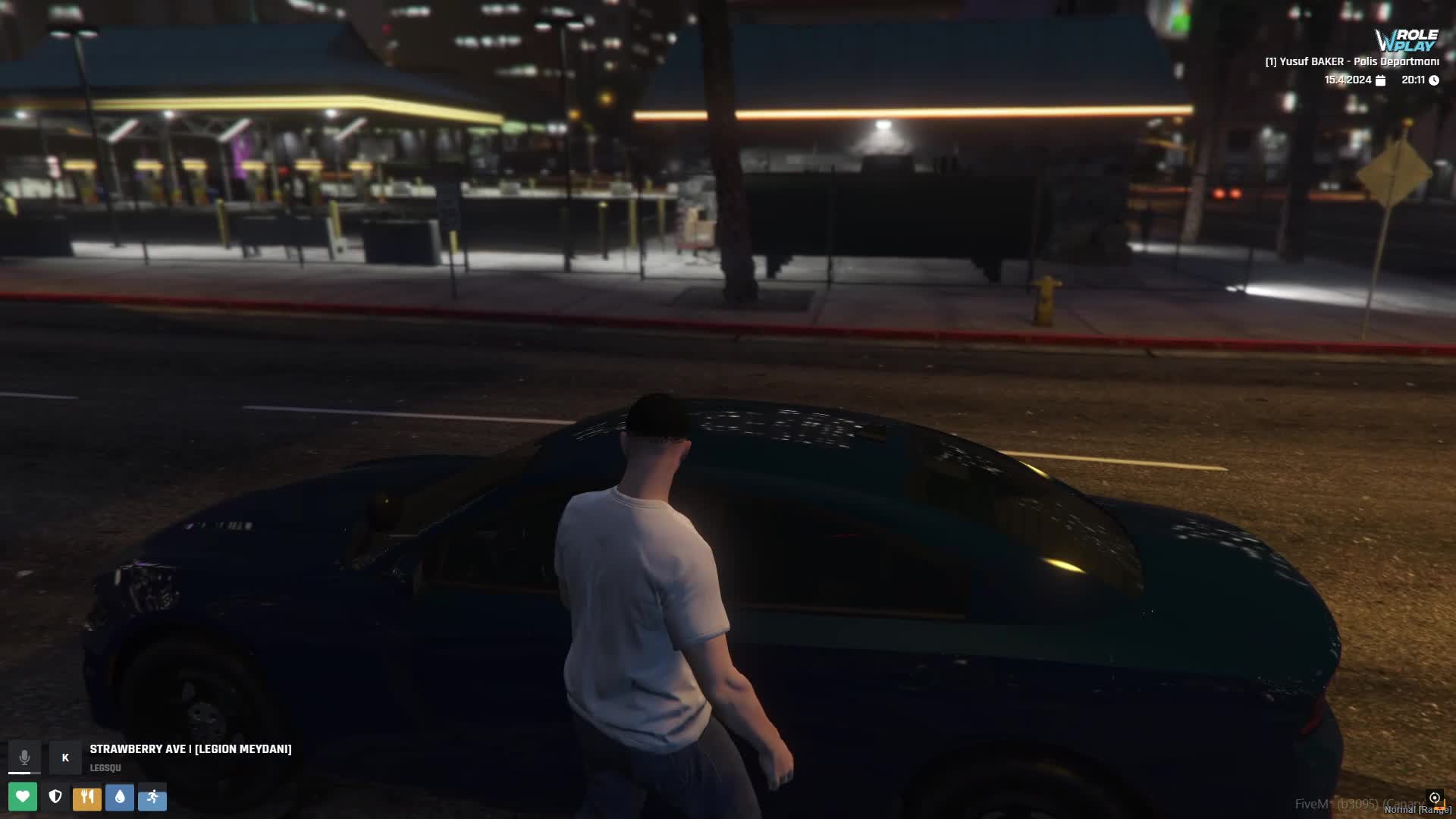
Task: Open the WRolePlay server logo
Action: pyautogui.click(x=1407, y=40)
